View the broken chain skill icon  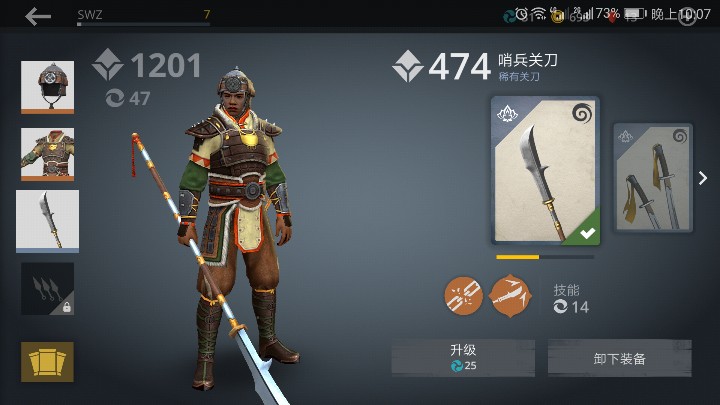point(463,296)
